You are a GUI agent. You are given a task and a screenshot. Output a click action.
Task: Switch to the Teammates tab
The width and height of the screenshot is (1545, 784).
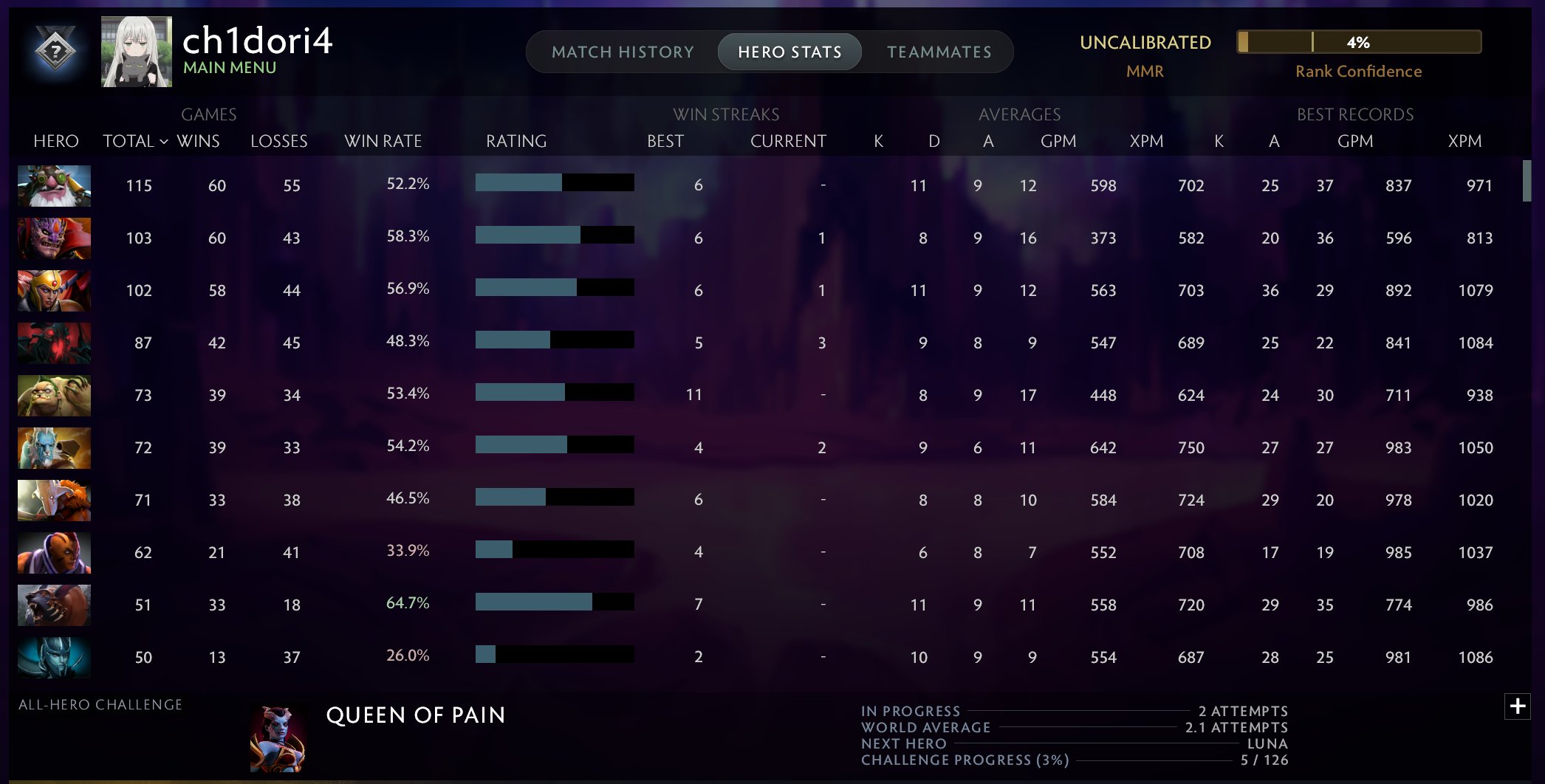(939, 52)
